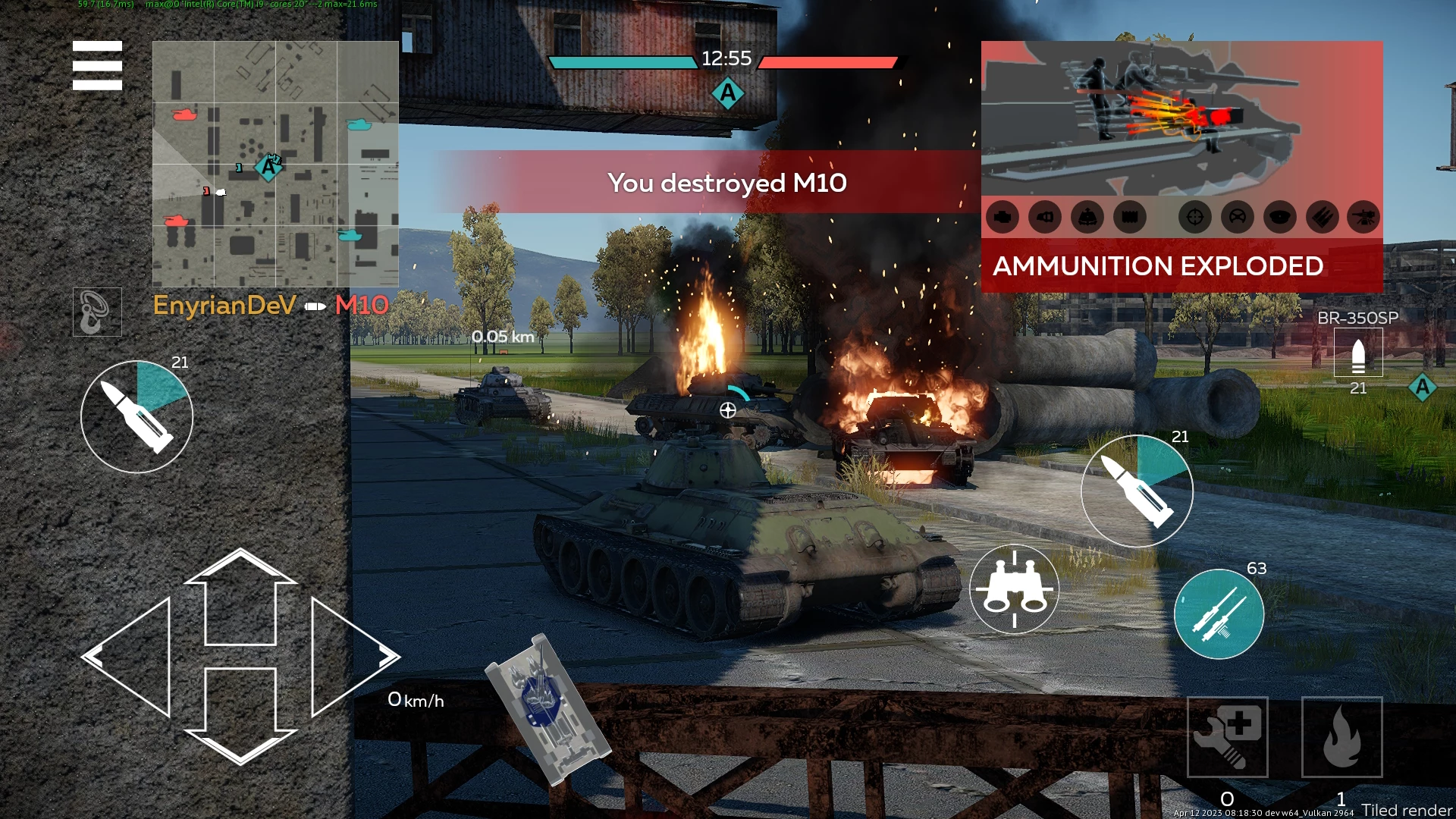Select the capture point A marker beside the shell selector
Viewport: 1456px width, 819px height.
[1422, 388]
